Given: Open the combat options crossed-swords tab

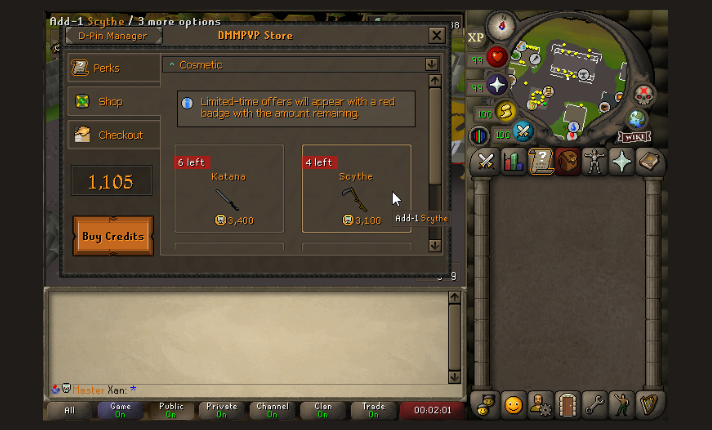Looking at the screenshot, I should [x=486, y=161].
